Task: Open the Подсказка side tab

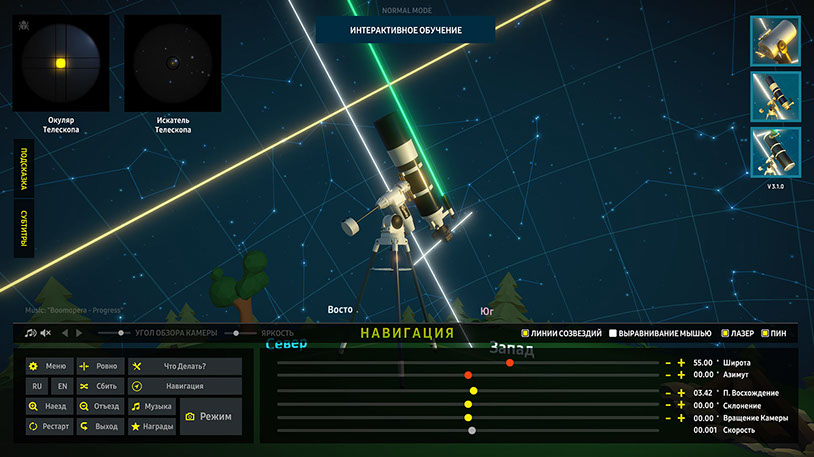Action: tap(23, 172)
